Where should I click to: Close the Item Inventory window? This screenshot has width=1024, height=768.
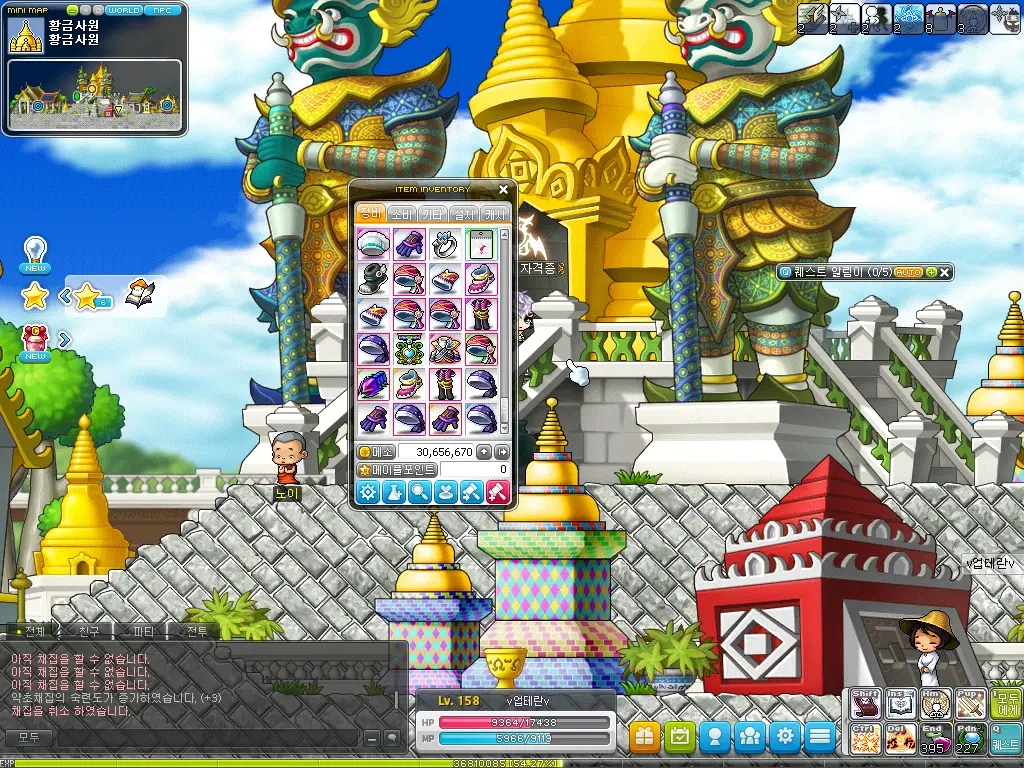coord(503,189)
